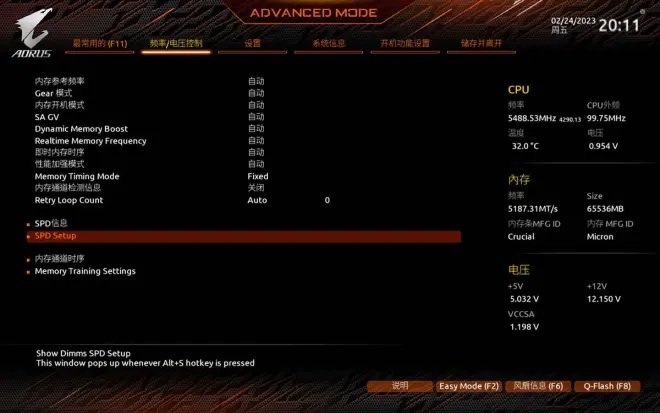Switch to the 开机功能设置 tab
The height and width of the screenshot is (413, 660).
(405, 44)
